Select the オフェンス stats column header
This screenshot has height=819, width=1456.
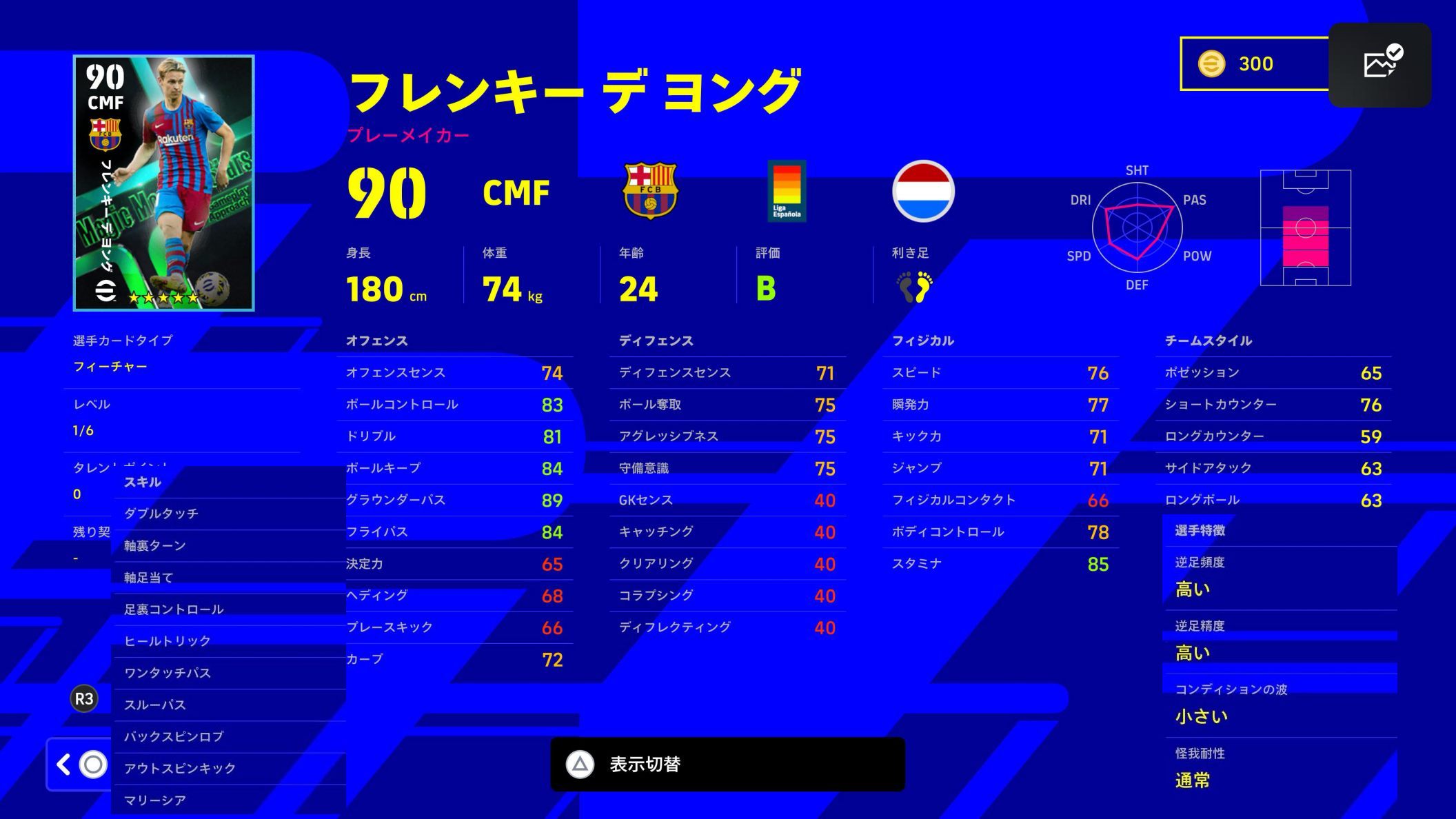point(376,341)
